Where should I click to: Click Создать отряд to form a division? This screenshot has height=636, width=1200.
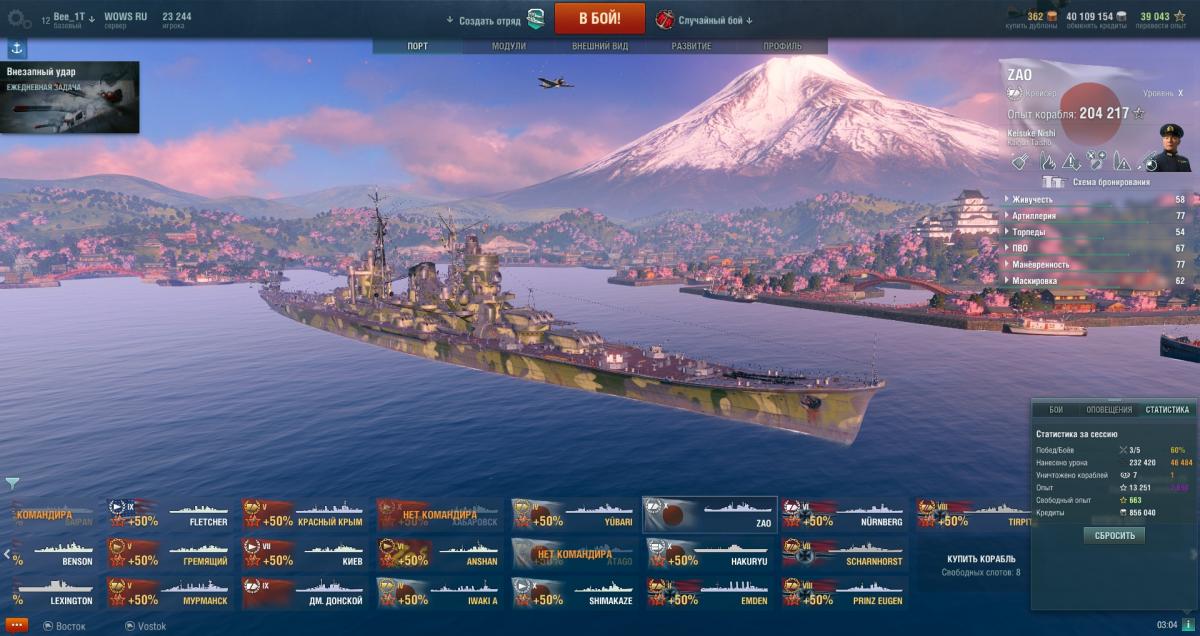[x=490, y=20]
